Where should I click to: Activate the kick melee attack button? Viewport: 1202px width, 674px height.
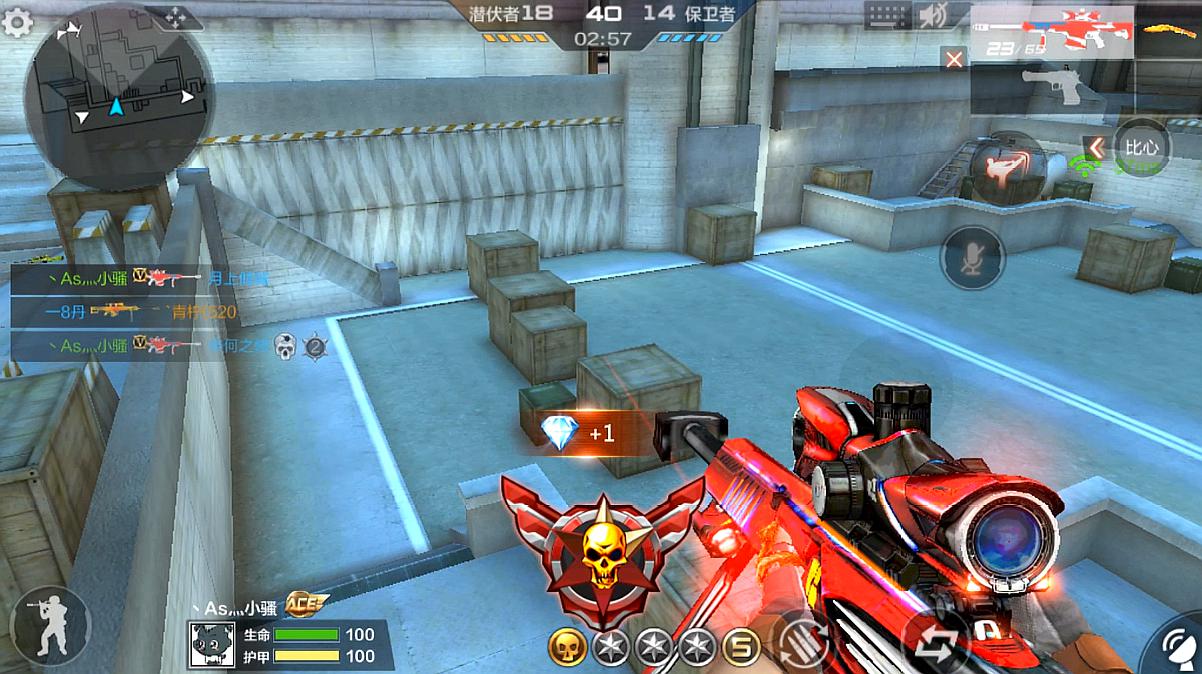coord(1006,166)
